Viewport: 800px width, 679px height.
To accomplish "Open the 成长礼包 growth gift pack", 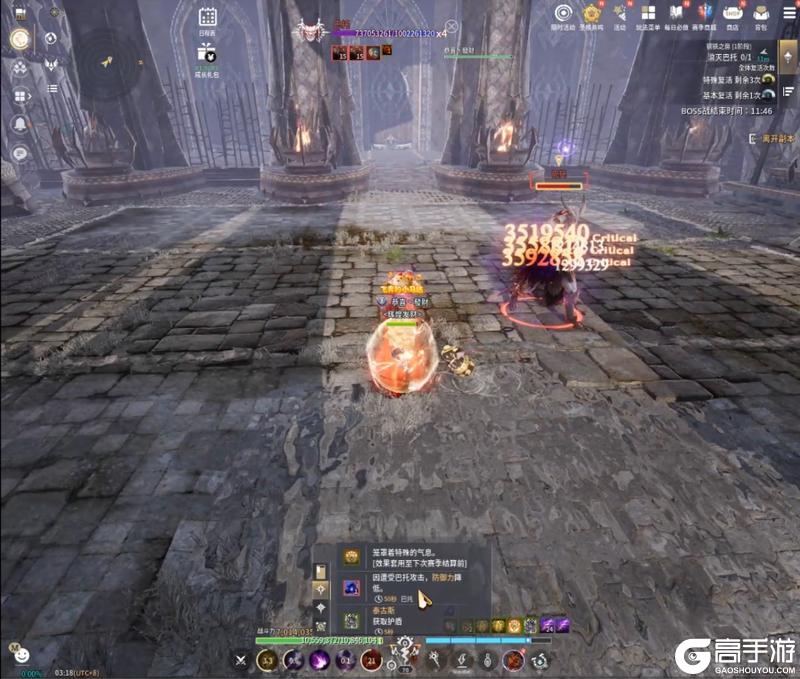I will tap(207, 54).
